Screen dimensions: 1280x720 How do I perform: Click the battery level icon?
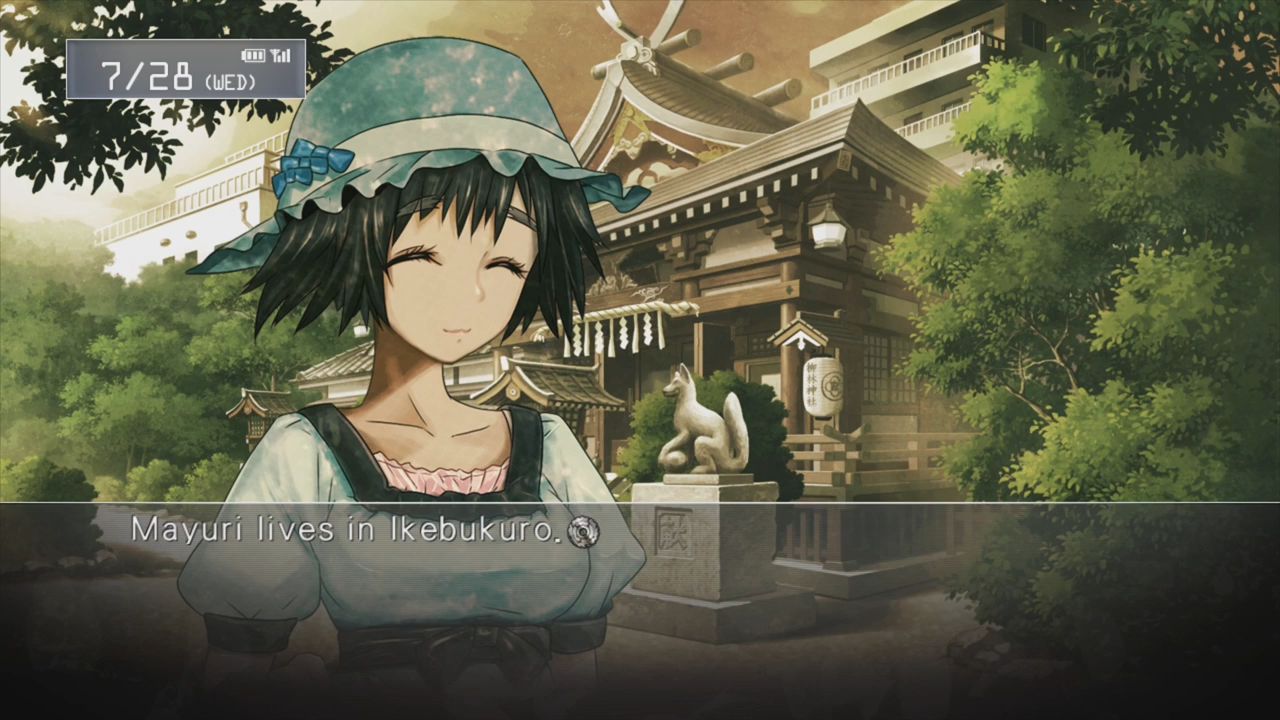point(253,55)
